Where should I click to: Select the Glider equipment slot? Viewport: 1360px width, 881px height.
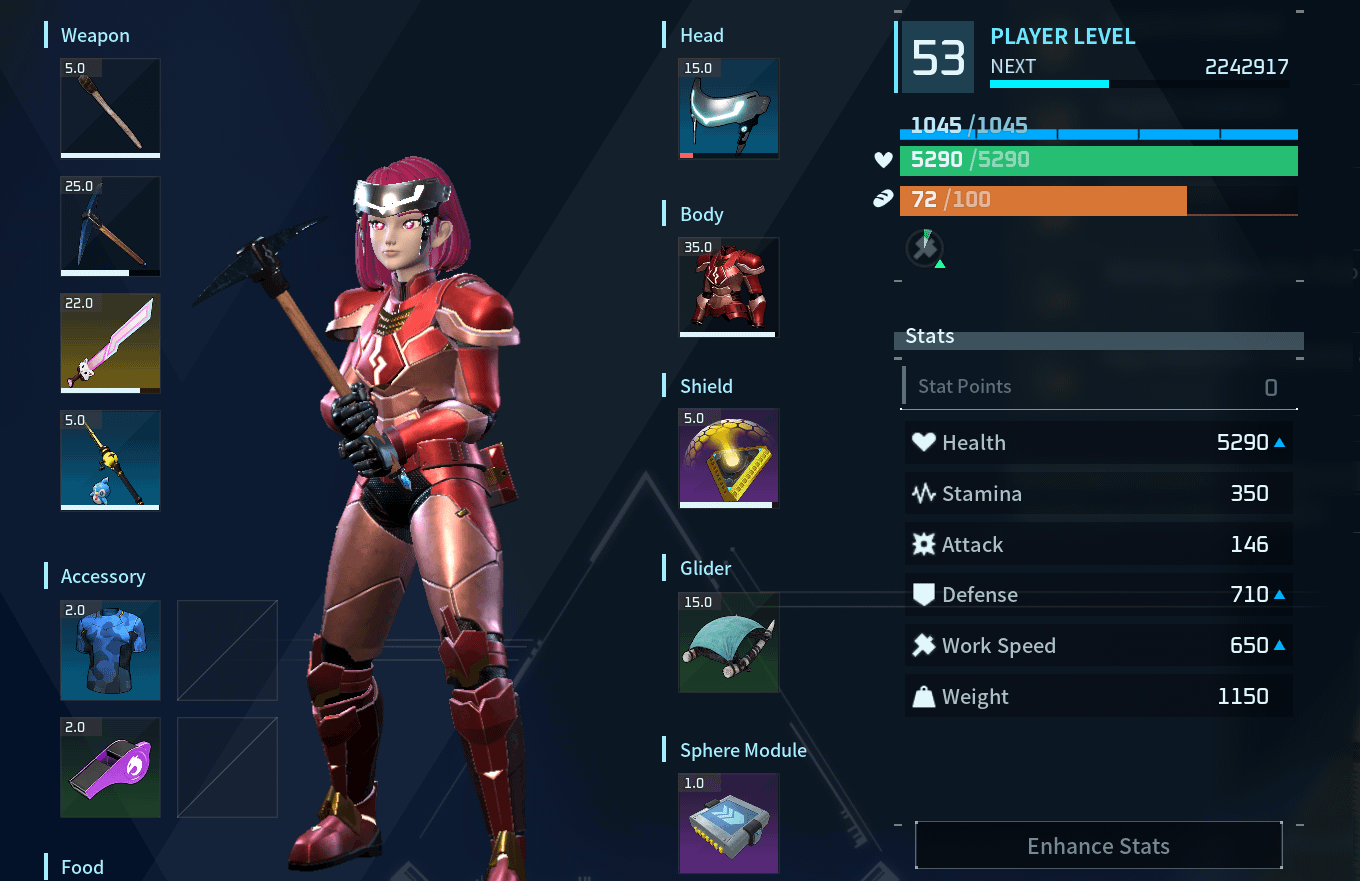(x=729, y=642)
